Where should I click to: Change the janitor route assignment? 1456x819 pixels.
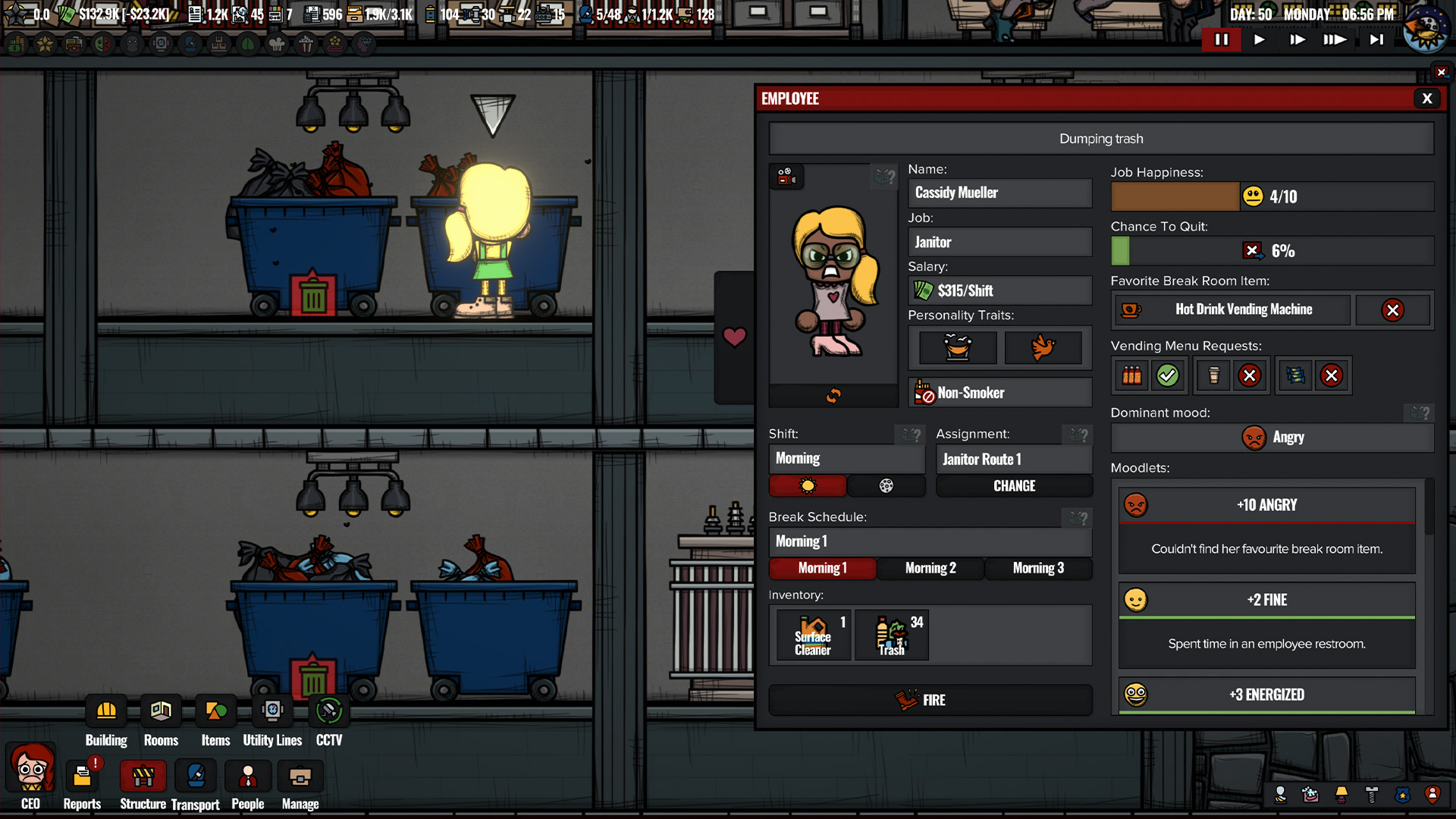click(x=1014, y=486)
